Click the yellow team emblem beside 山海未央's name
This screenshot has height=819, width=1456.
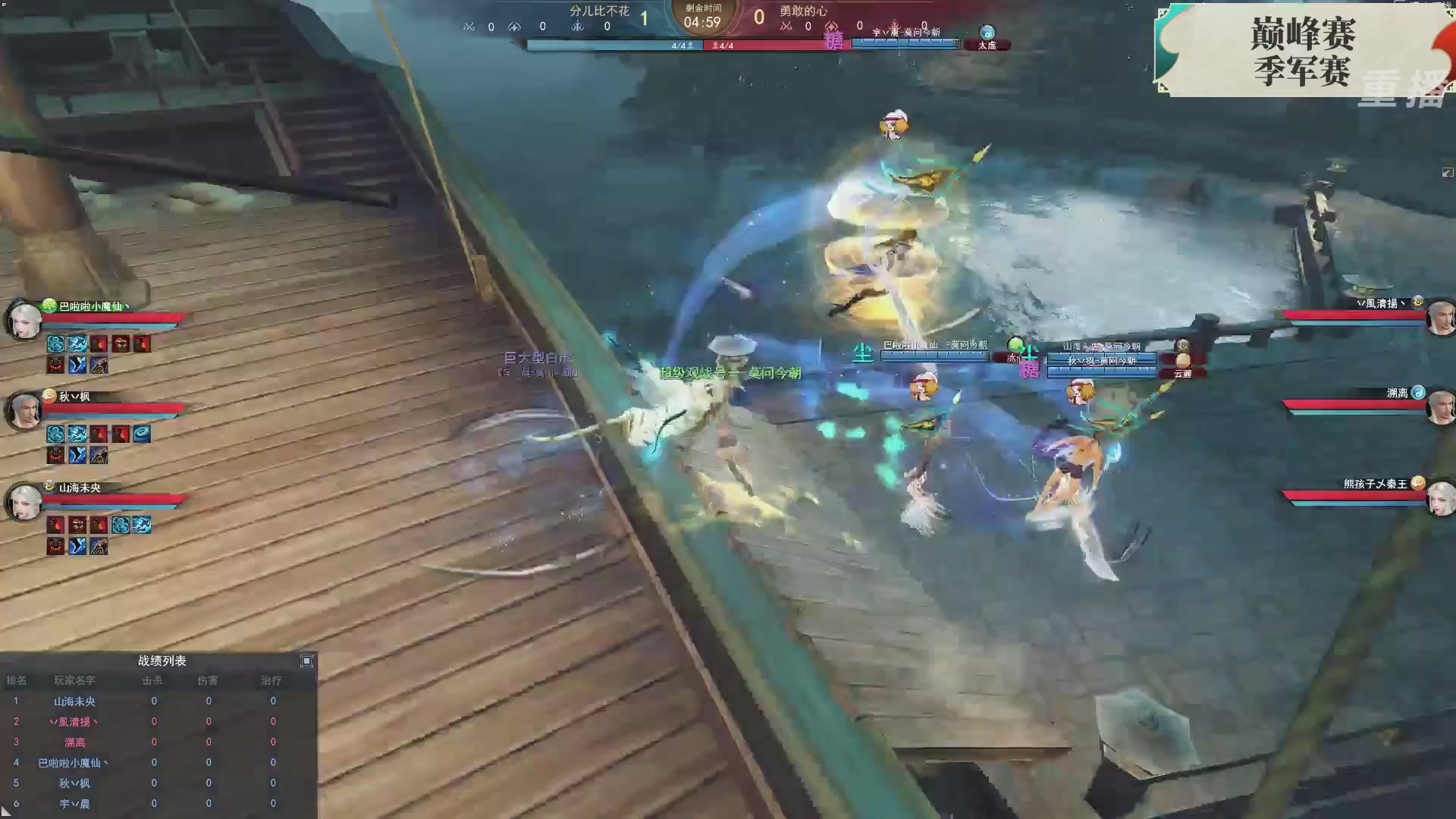coord(49,486)
